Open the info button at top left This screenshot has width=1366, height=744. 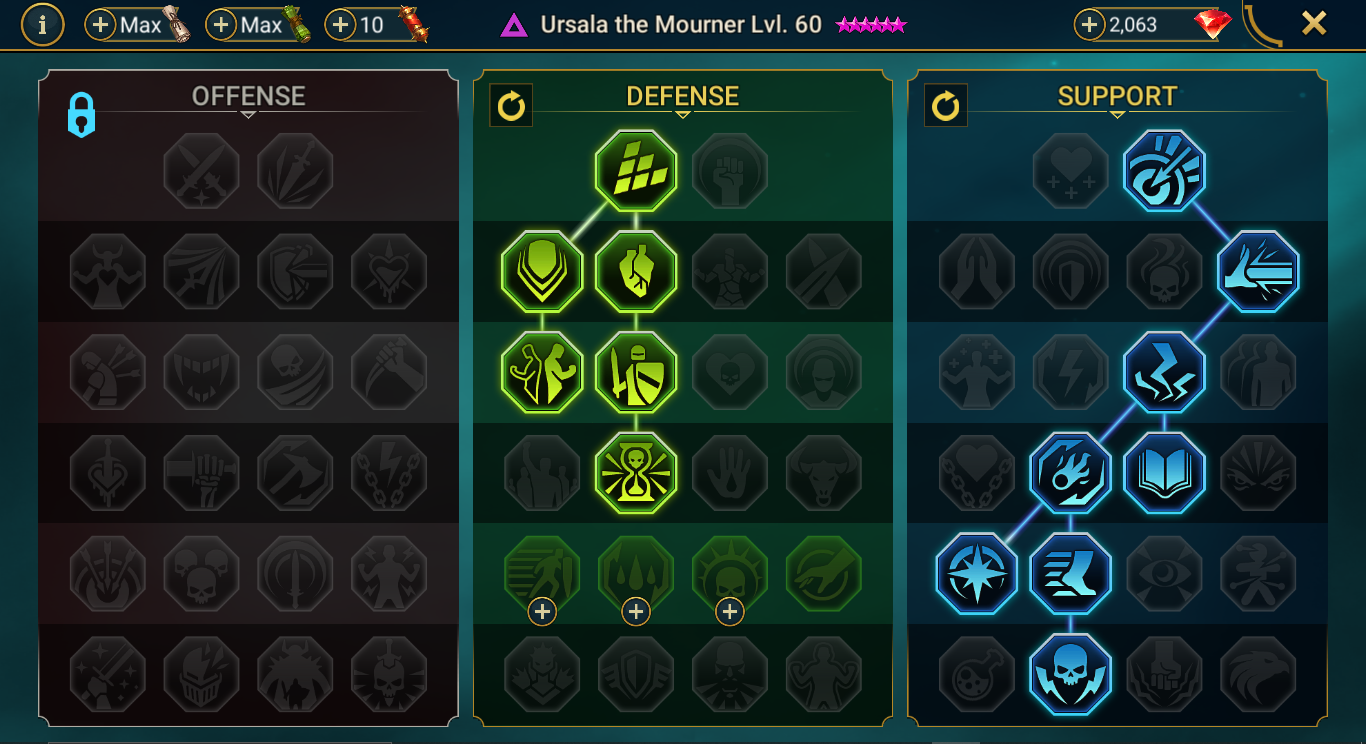[41, 25]
